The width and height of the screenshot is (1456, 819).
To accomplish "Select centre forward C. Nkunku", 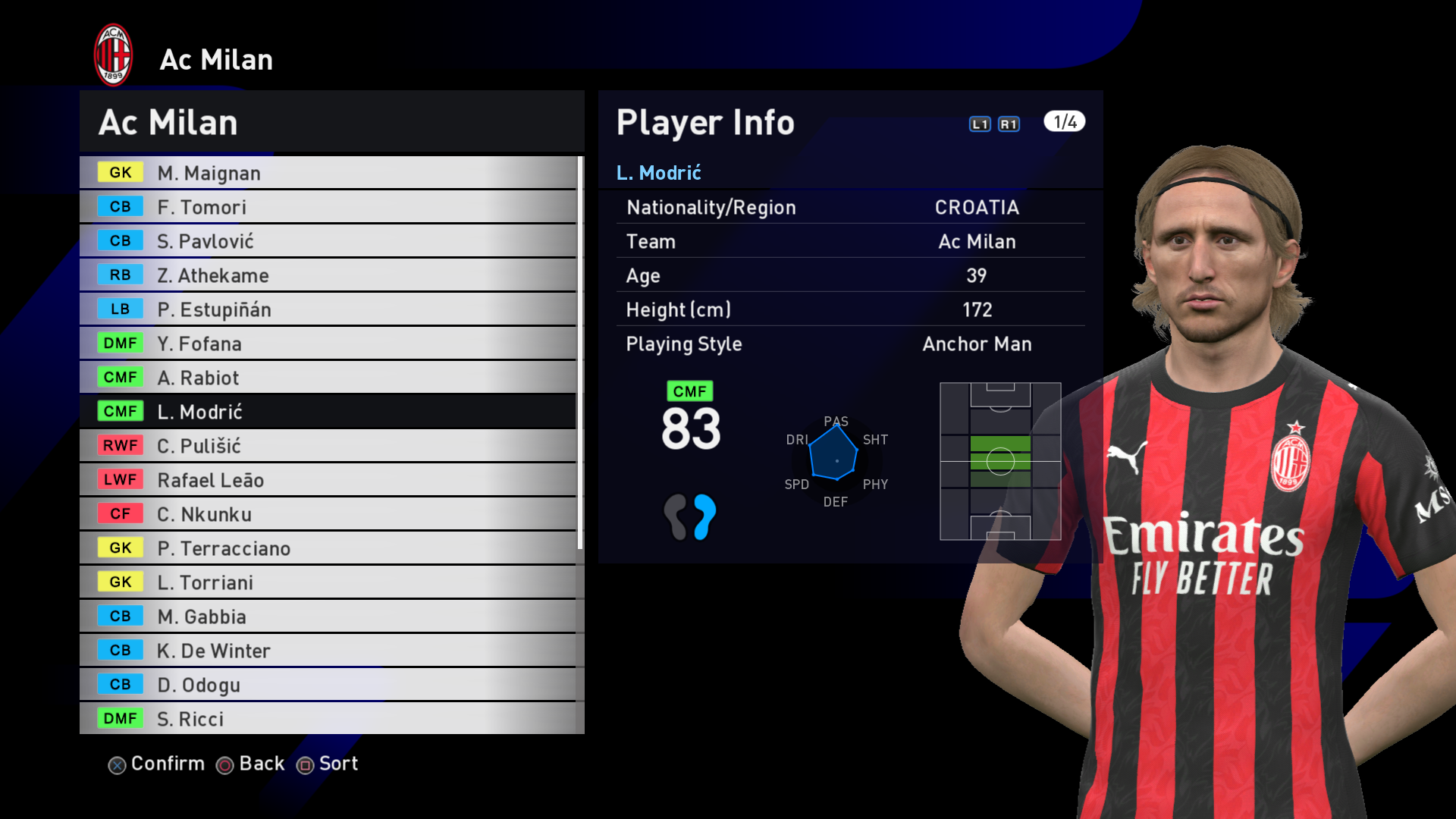I will point(328,514).
